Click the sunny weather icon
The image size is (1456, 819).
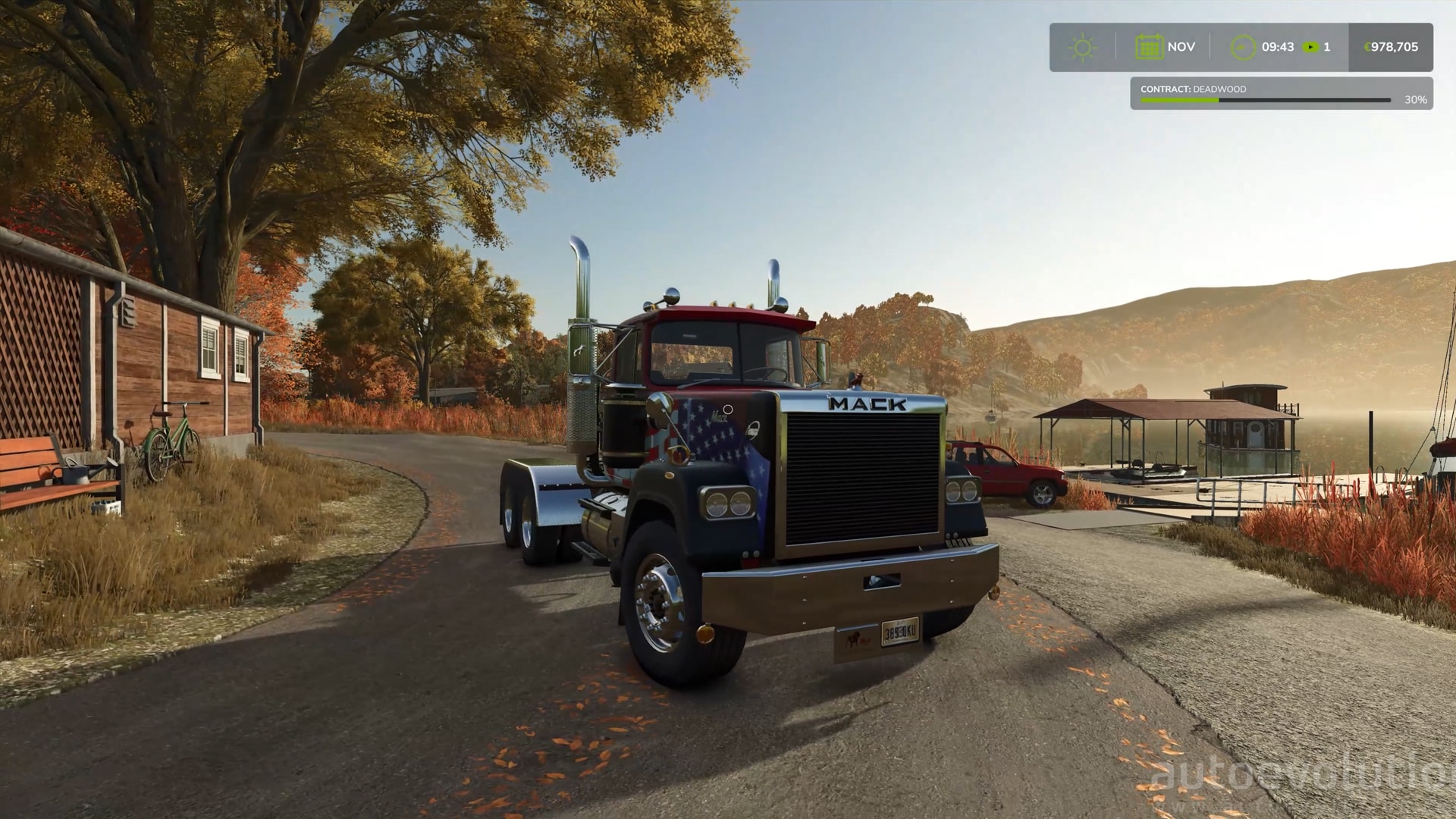tap(1082, 48)
